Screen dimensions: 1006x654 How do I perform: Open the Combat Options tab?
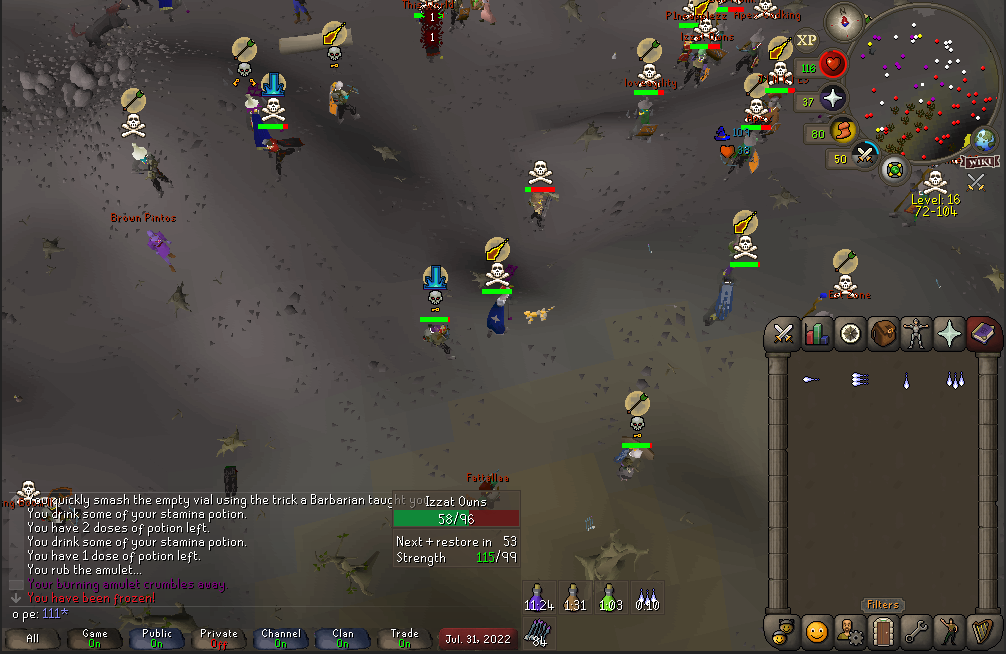(783, 334)
